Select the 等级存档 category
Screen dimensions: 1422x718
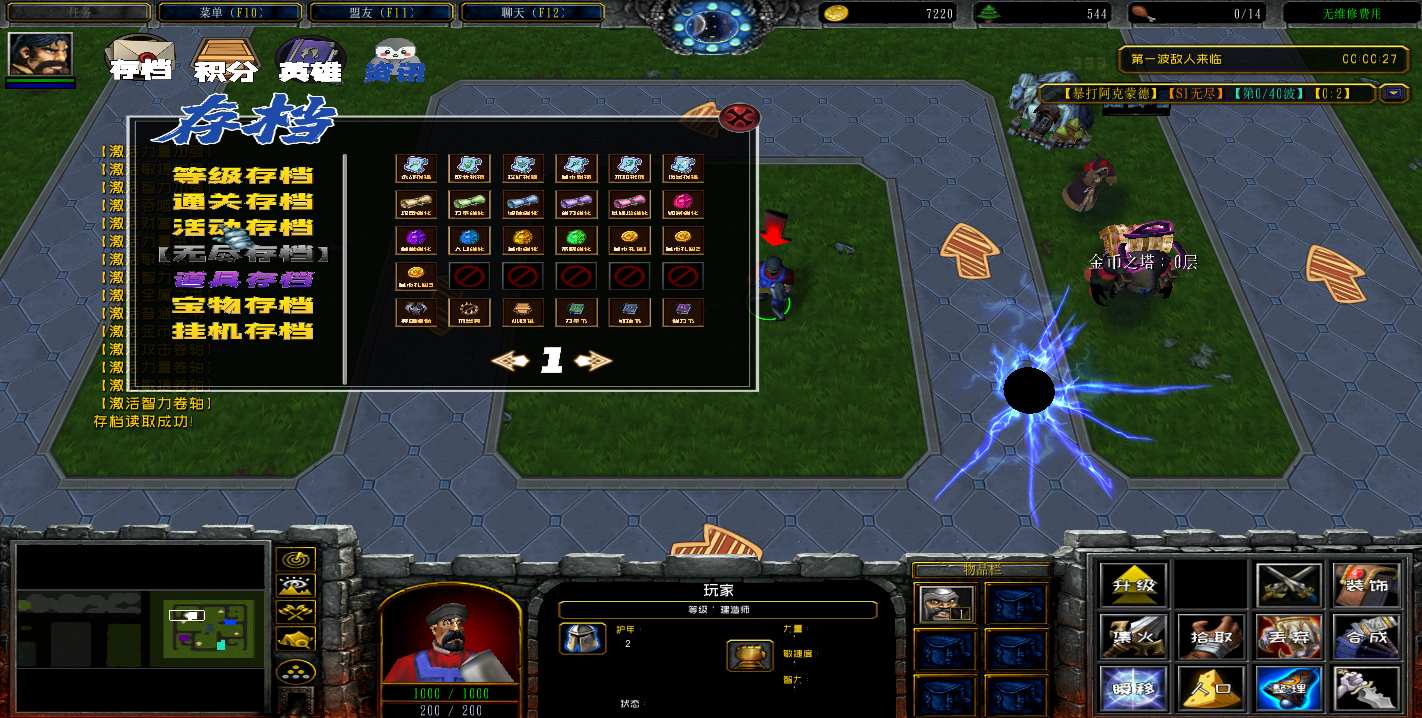tap(243, 176)
